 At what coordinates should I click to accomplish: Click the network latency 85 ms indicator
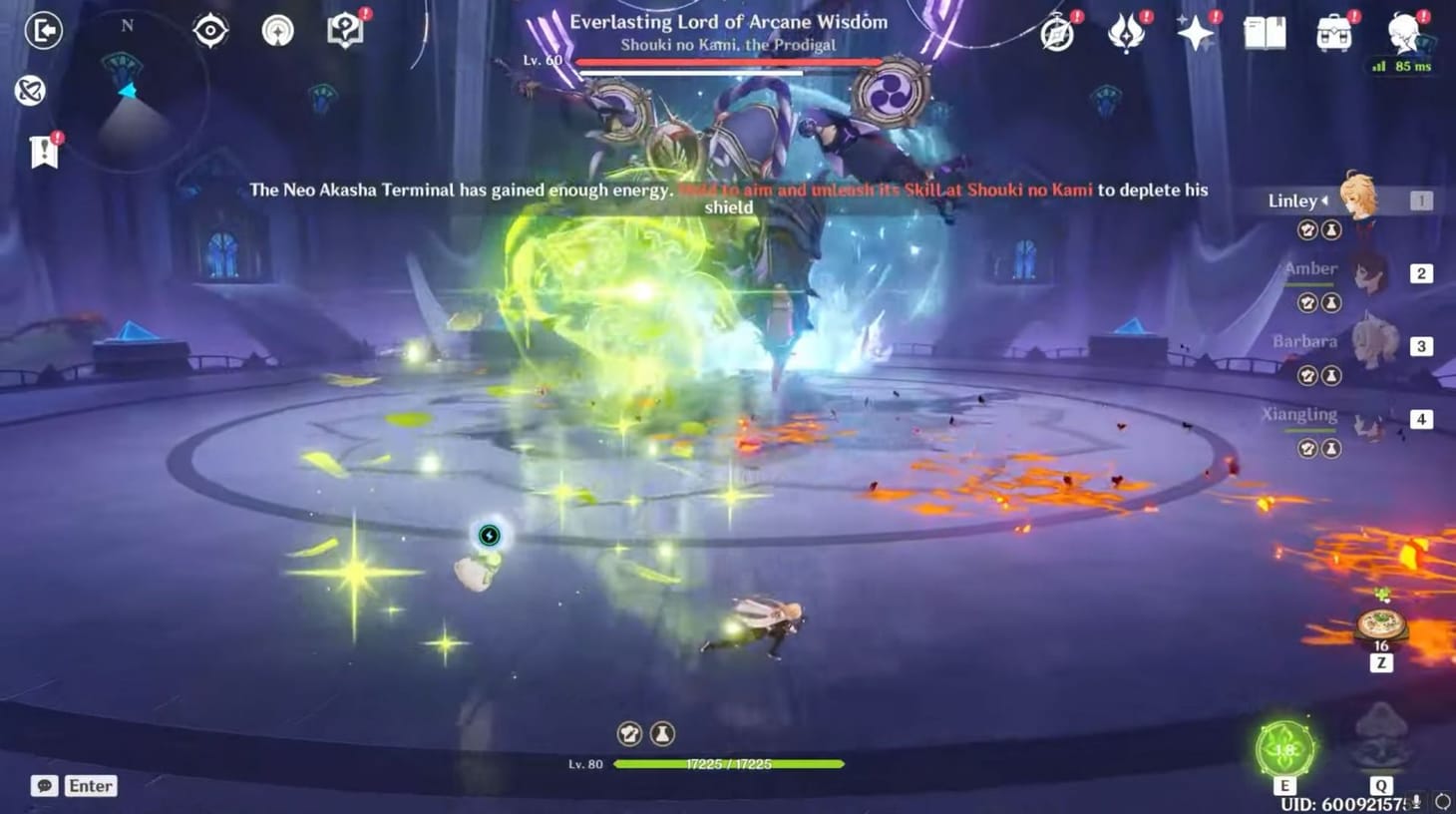click(x=1400, y=66)
